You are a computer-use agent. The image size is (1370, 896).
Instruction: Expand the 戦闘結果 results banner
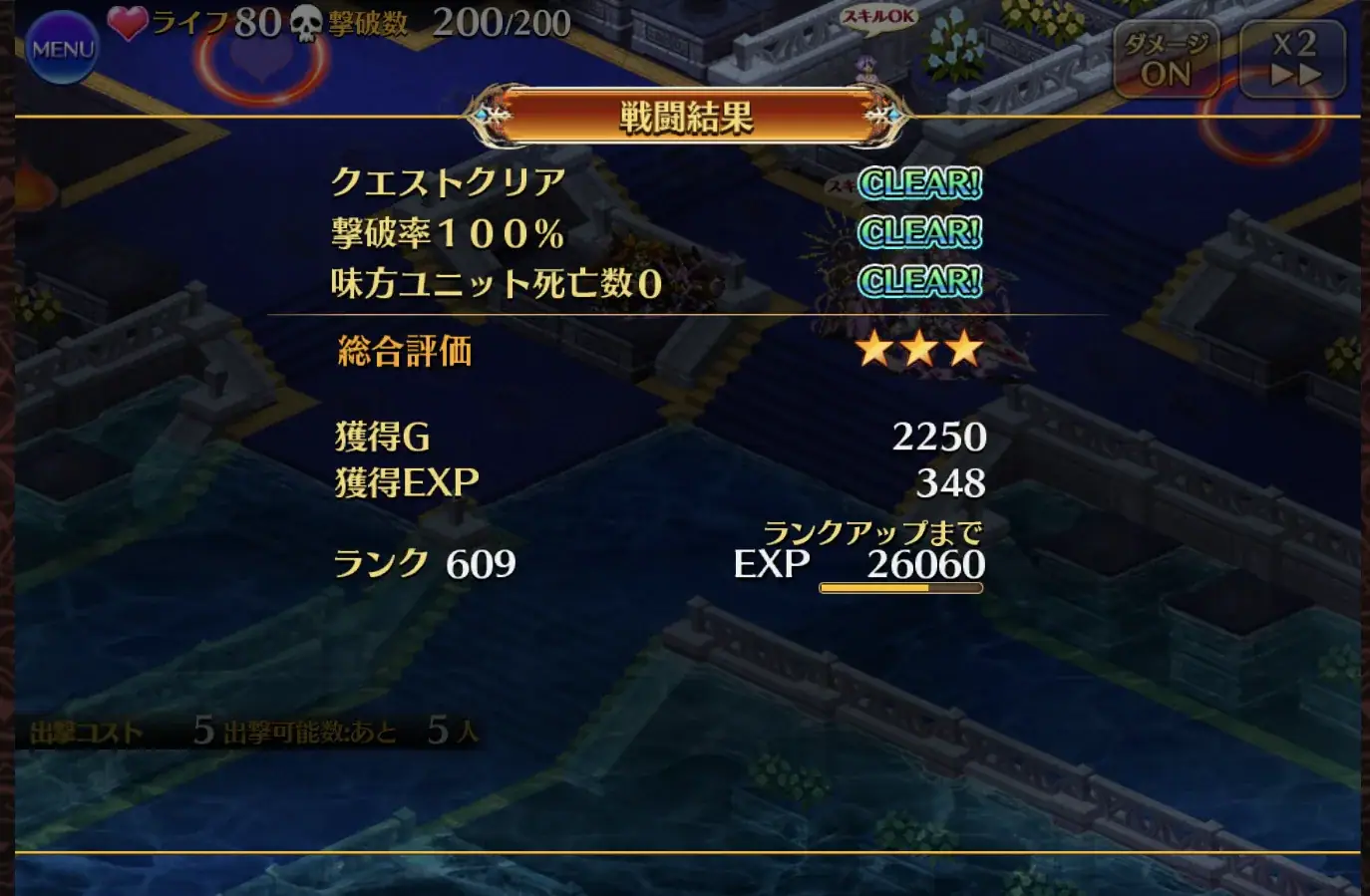pyautogui.click(x=685, y=115)
